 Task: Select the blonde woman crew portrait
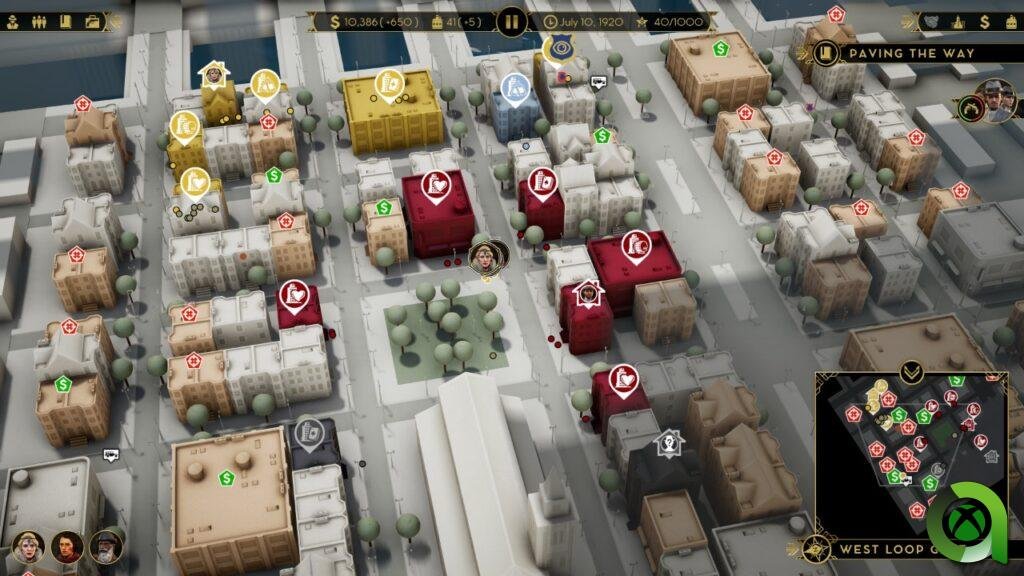pyautogui.click(x=26, y=547)
